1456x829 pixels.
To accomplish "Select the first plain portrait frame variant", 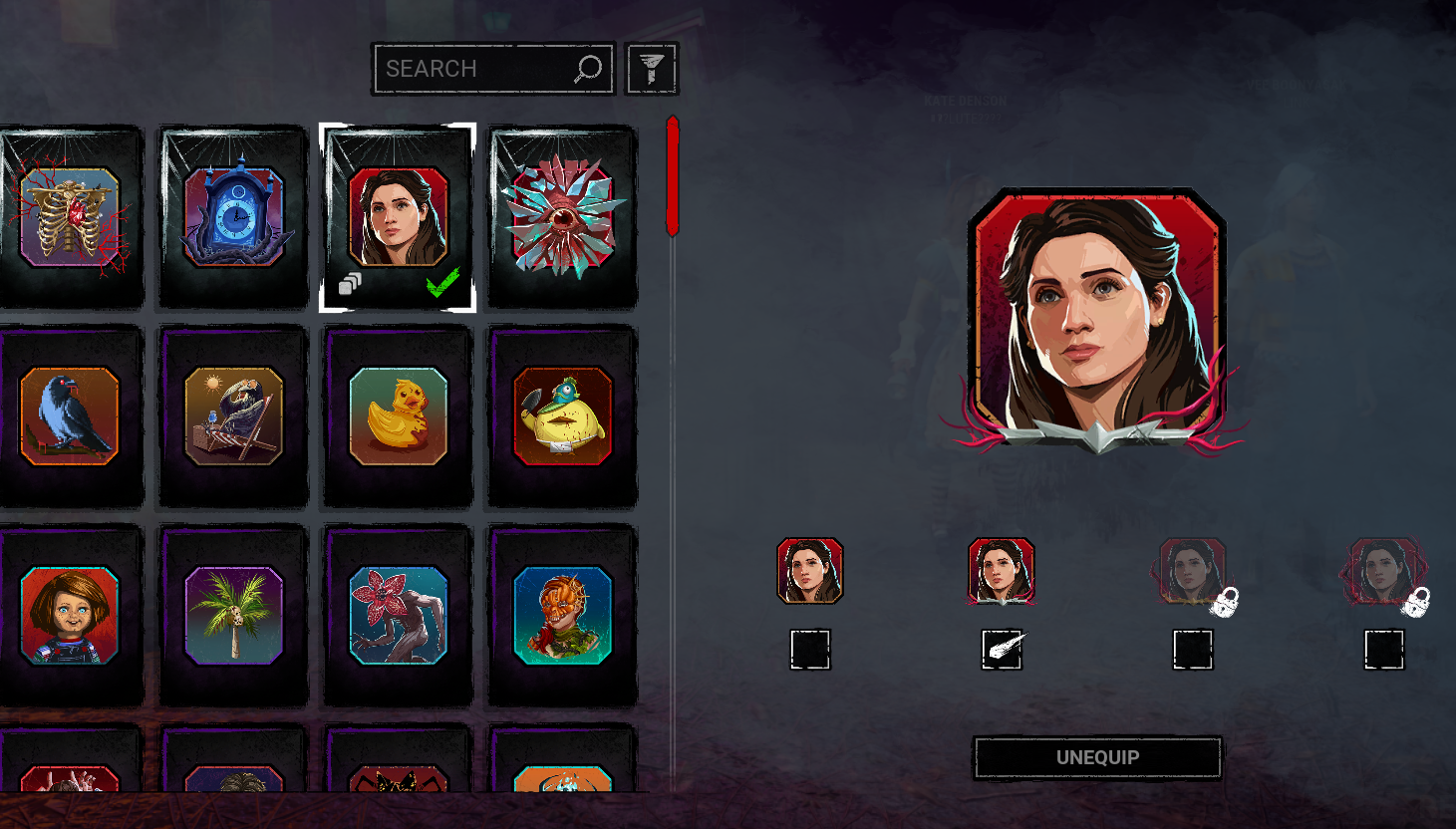I will point(810,571).
